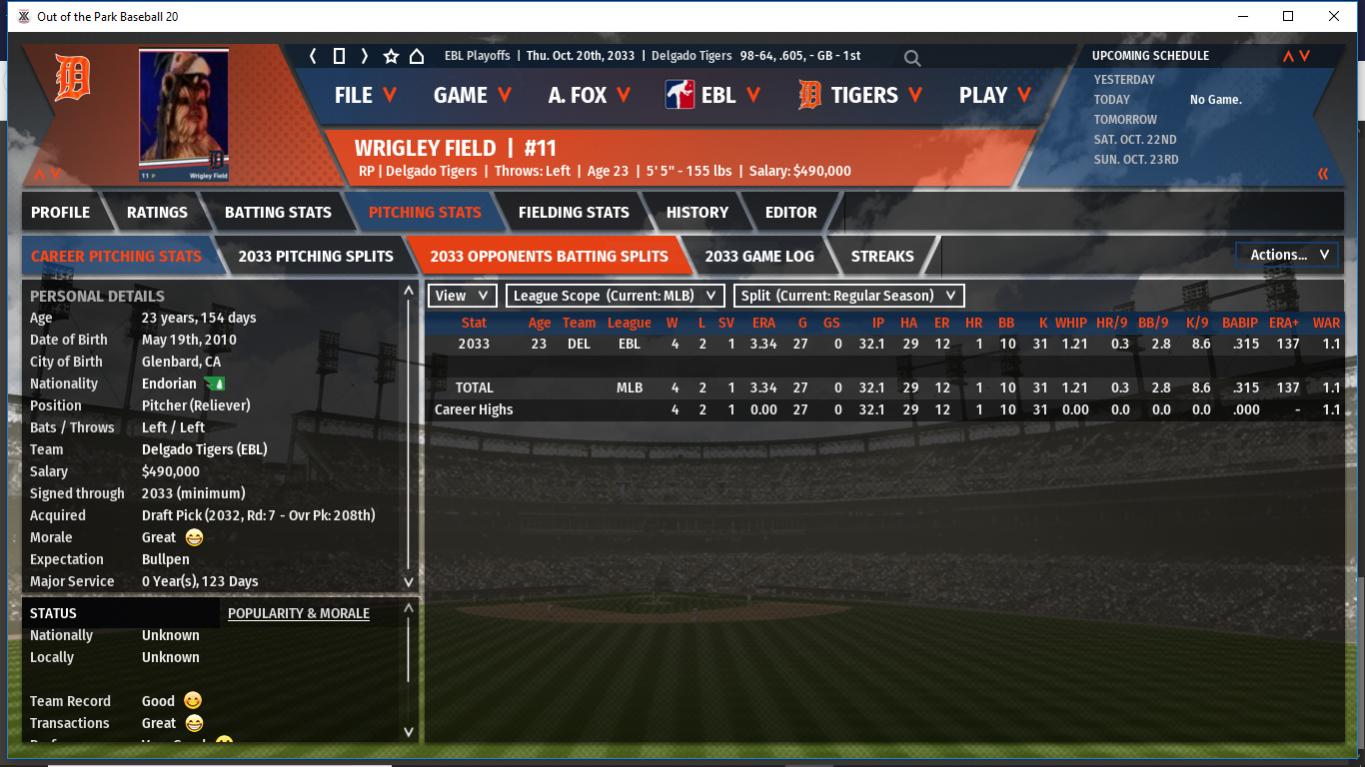
Task: Maximize the game window
Action: pos(1288,16)
